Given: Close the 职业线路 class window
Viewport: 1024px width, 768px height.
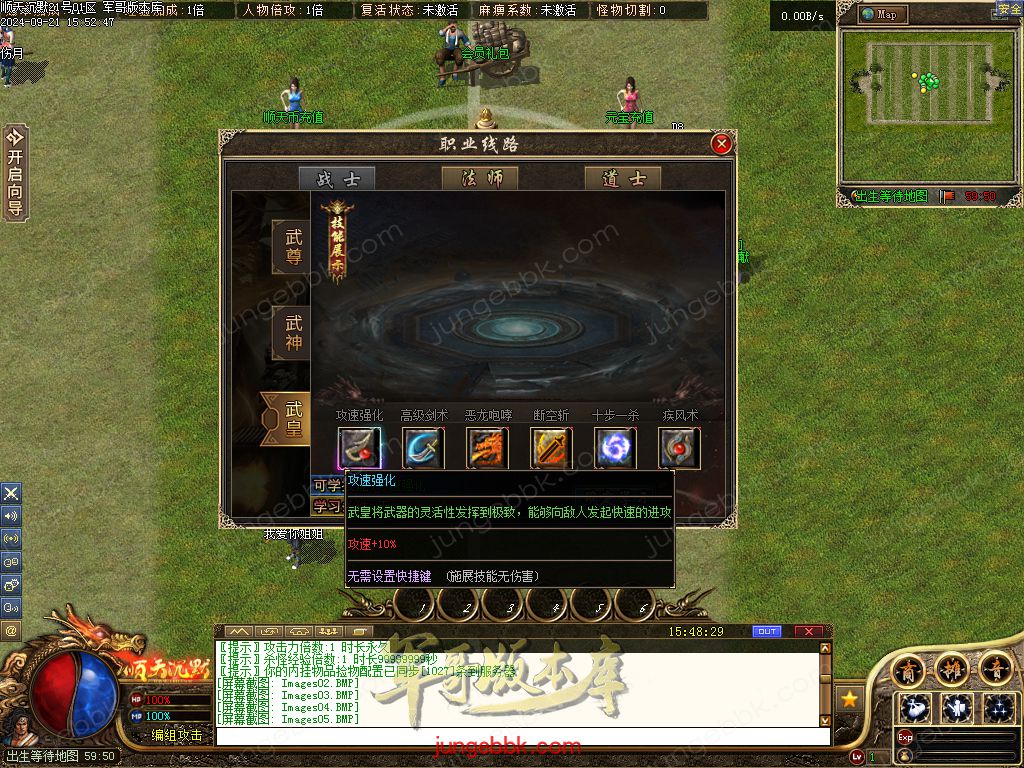Looking at the screenshot, I should [721, 144].
